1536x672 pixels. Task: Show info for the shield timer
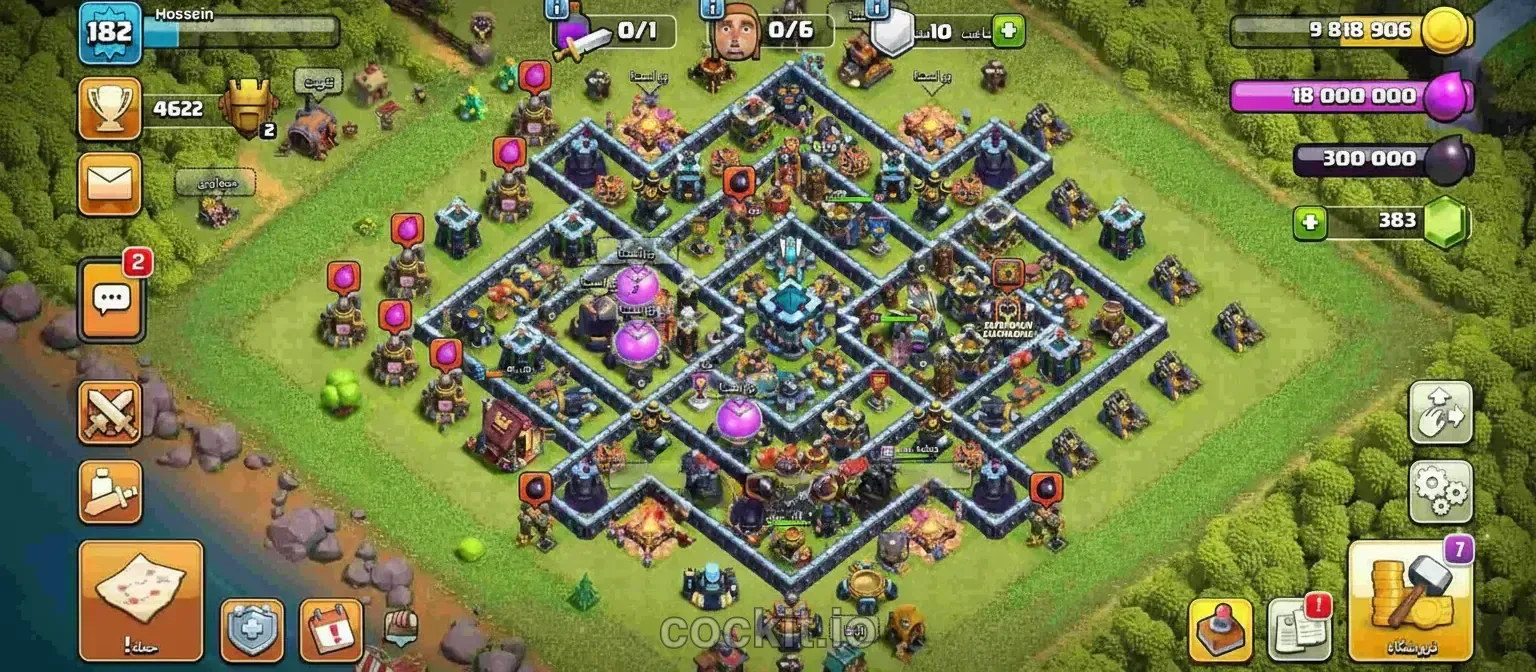[x=877, y=9]
